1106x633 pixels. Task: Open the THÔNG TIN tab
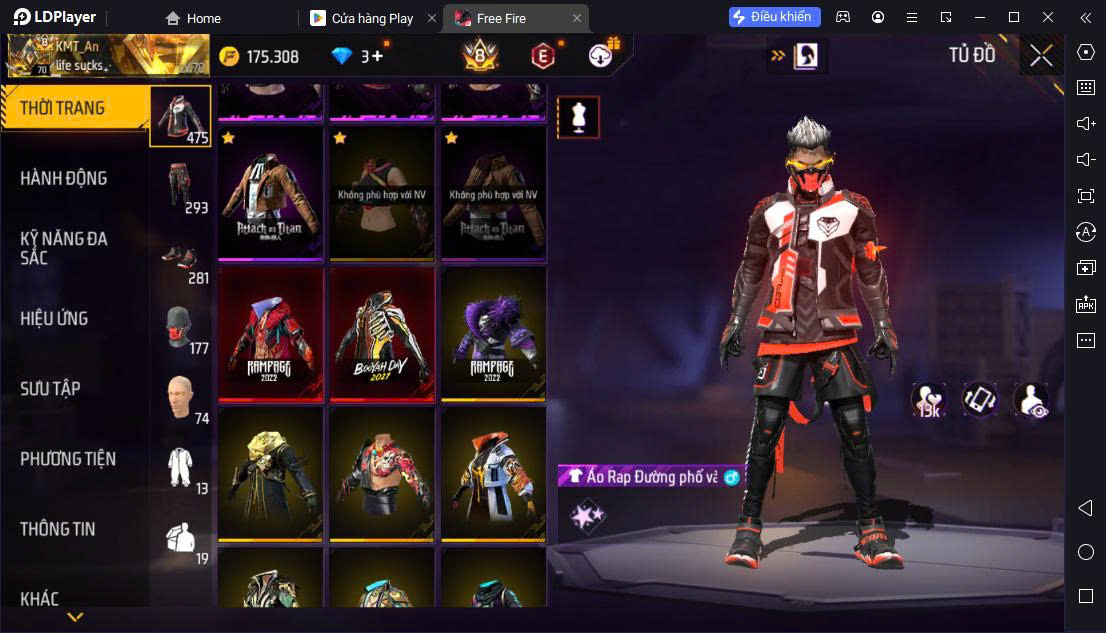[x=58, y=529]
